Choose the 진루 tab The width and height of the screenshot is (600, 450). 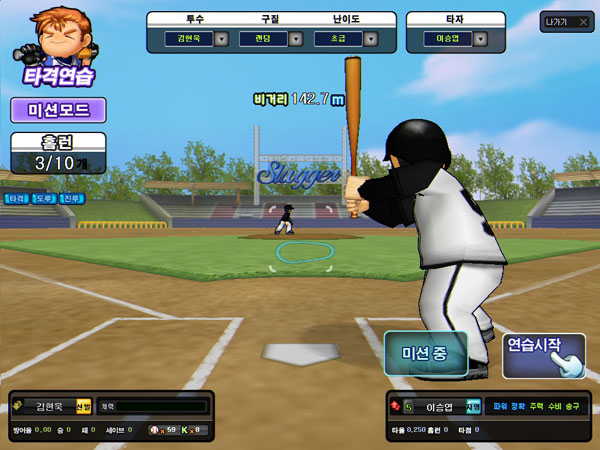(x=72, y=199)
